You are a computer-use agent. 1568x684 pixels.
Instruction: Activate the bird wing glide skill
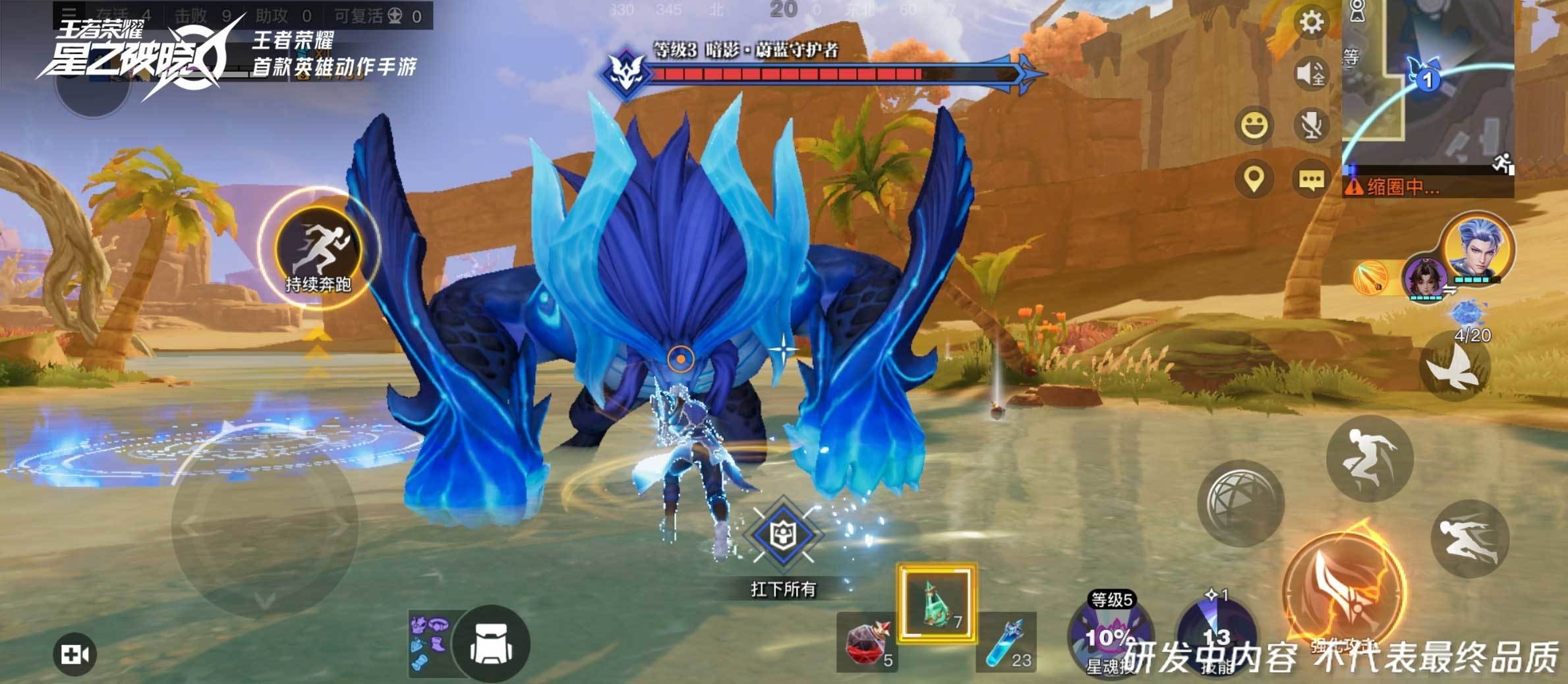tap(1457, 366)
